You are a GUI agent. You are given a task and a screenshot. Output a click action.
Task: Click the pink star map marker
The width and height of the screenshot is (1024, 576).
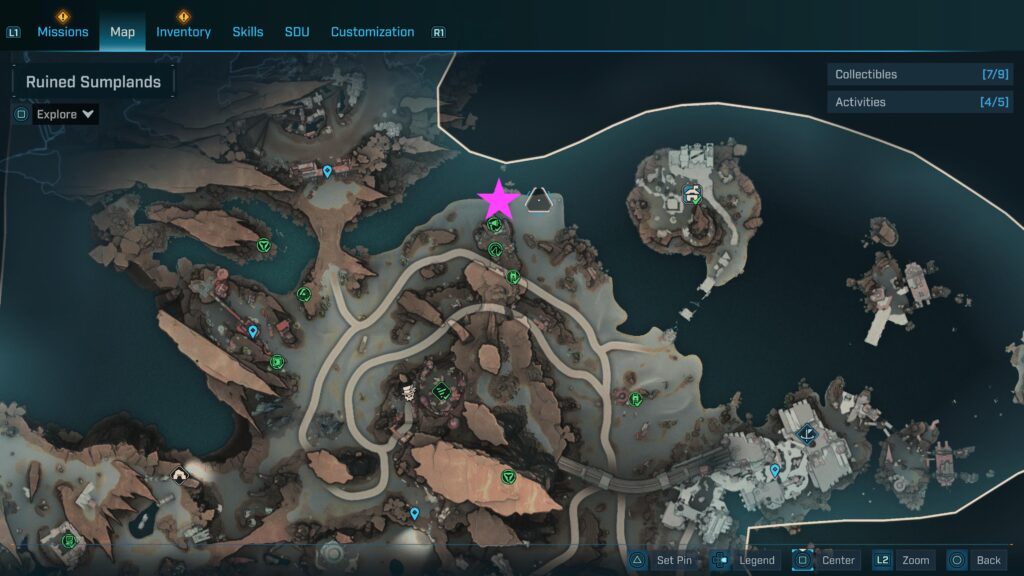click(x=498, y=200)
